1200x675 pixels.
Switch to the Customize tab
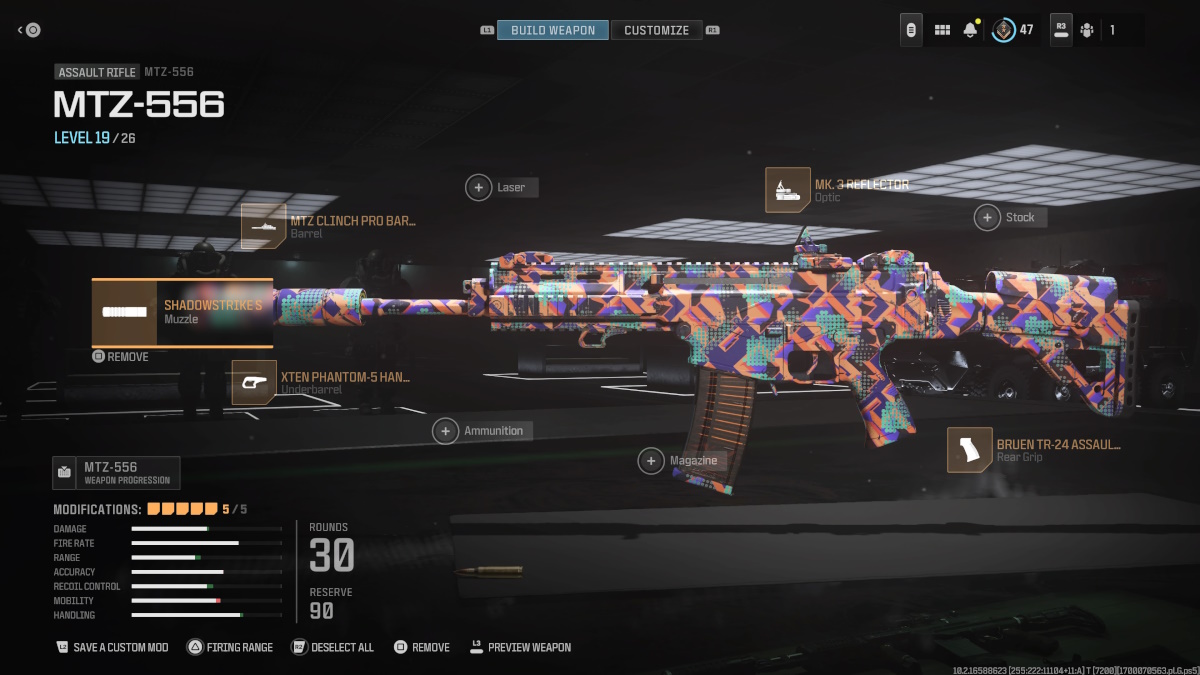pos(656,30)
